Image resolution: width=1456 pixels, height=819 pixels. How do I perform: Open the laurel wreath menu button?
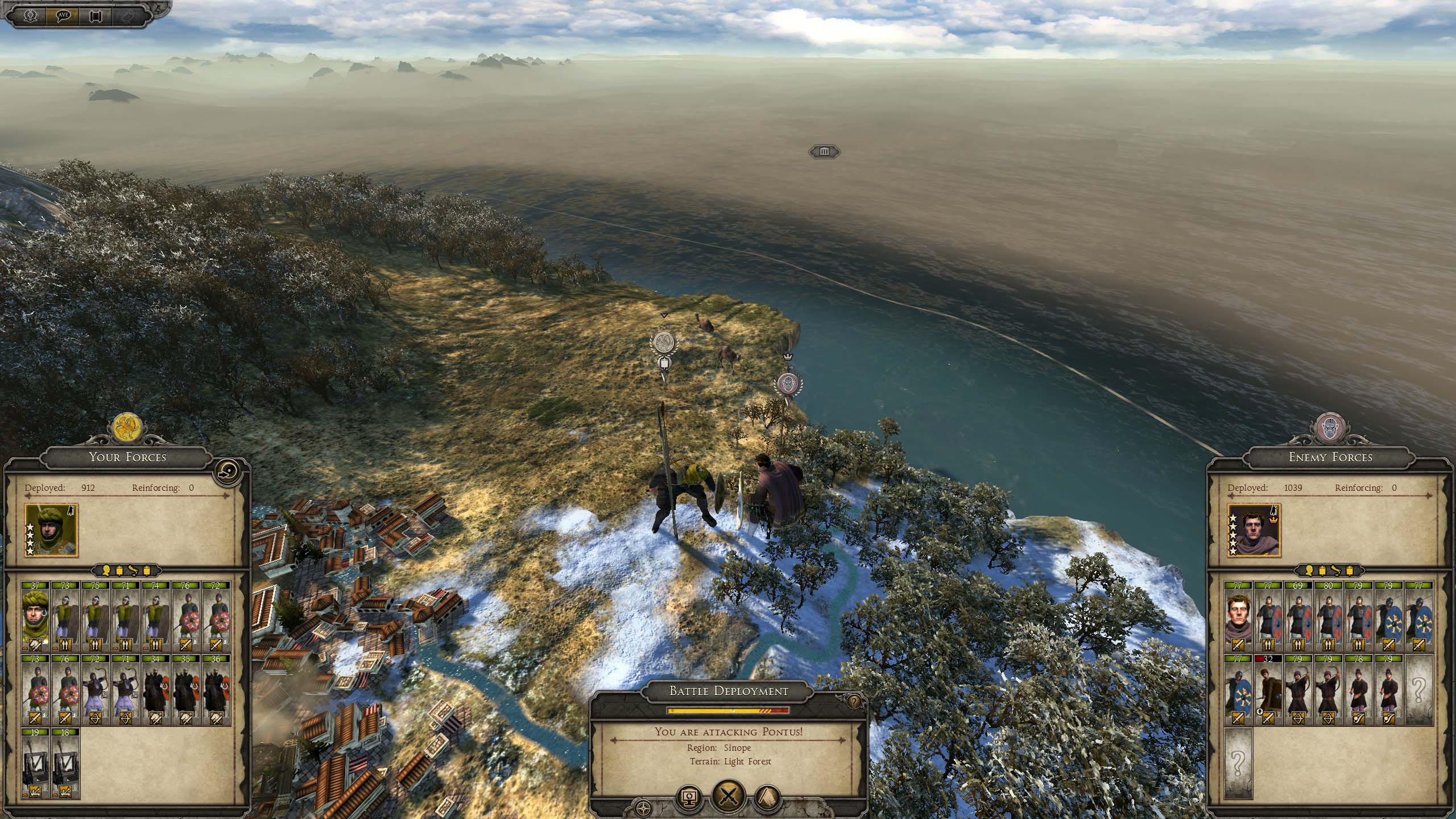(31, 15)
